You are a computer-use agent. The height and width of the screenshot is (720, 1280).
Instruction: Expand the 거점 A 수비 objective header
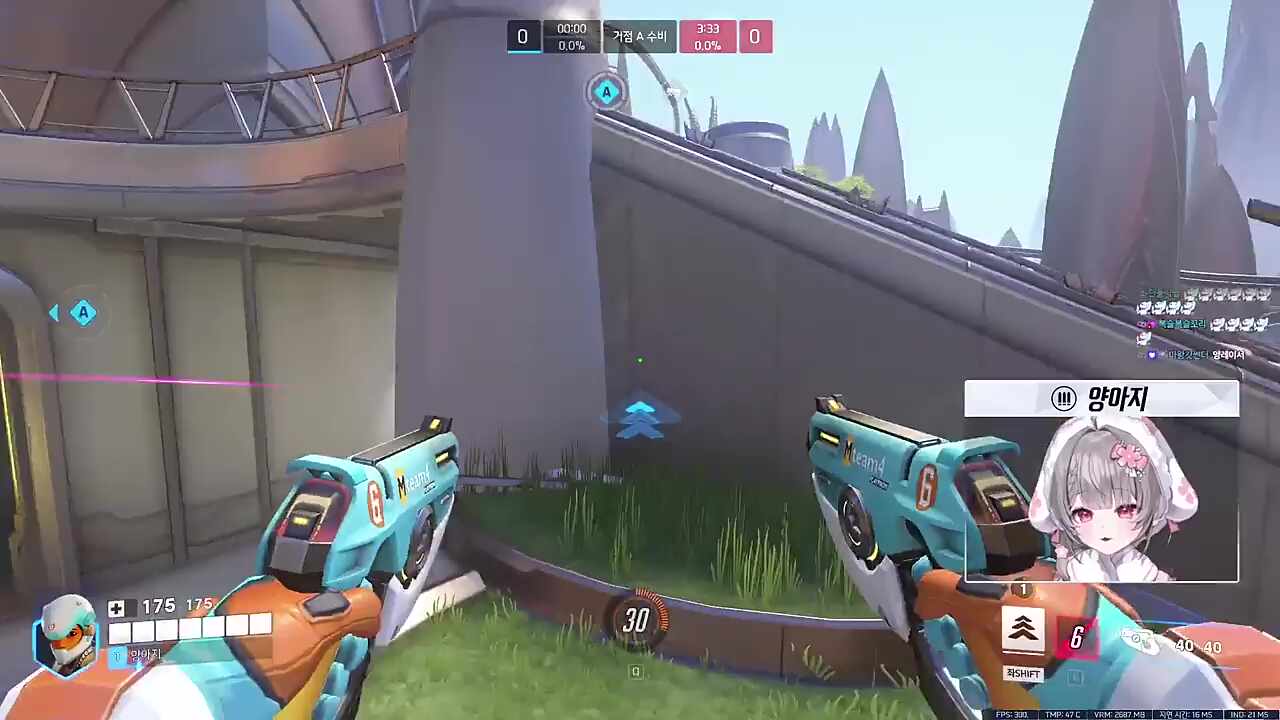(x=638, y=36)
